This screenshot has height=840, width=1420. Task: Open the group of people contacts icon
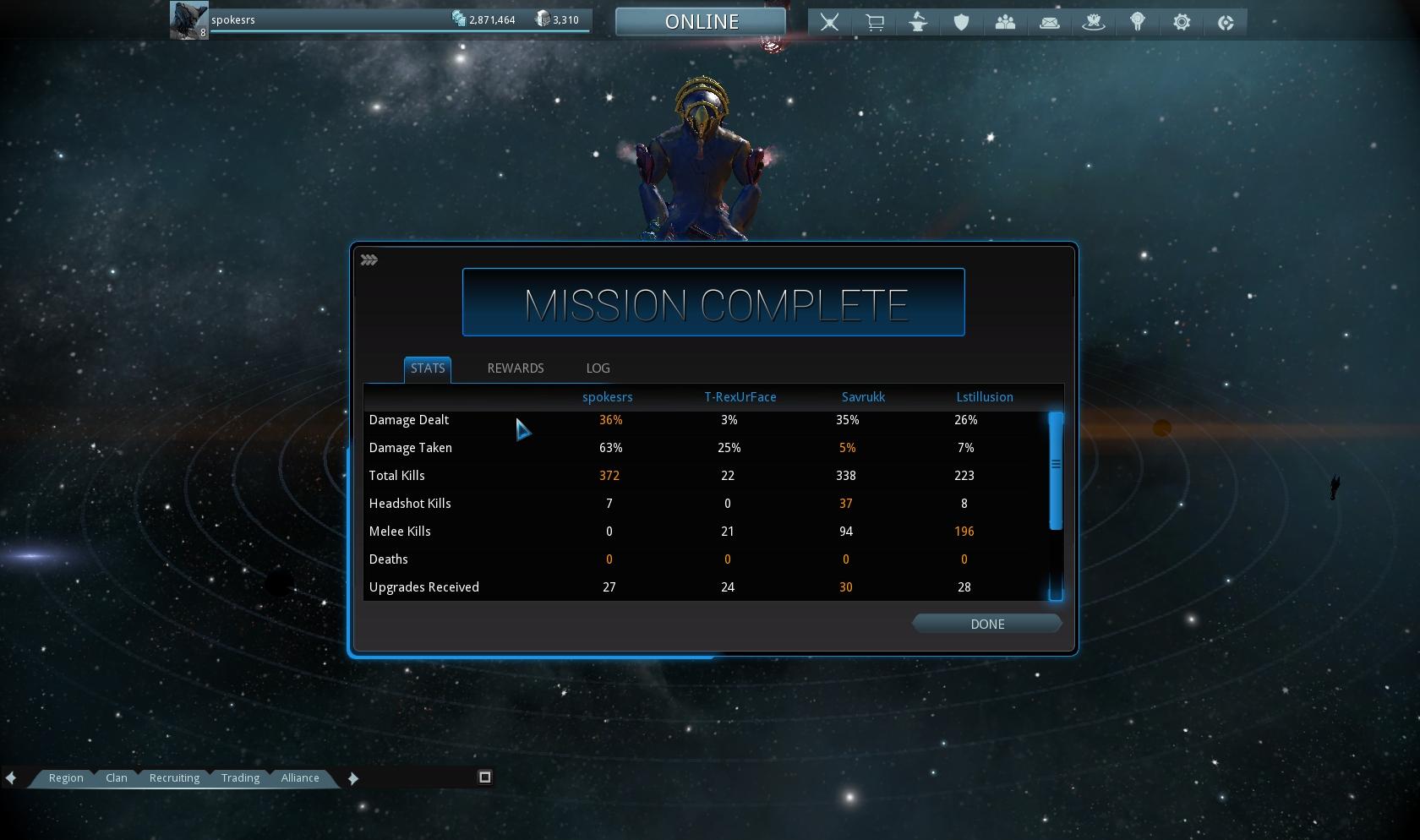pos(1005,23)
